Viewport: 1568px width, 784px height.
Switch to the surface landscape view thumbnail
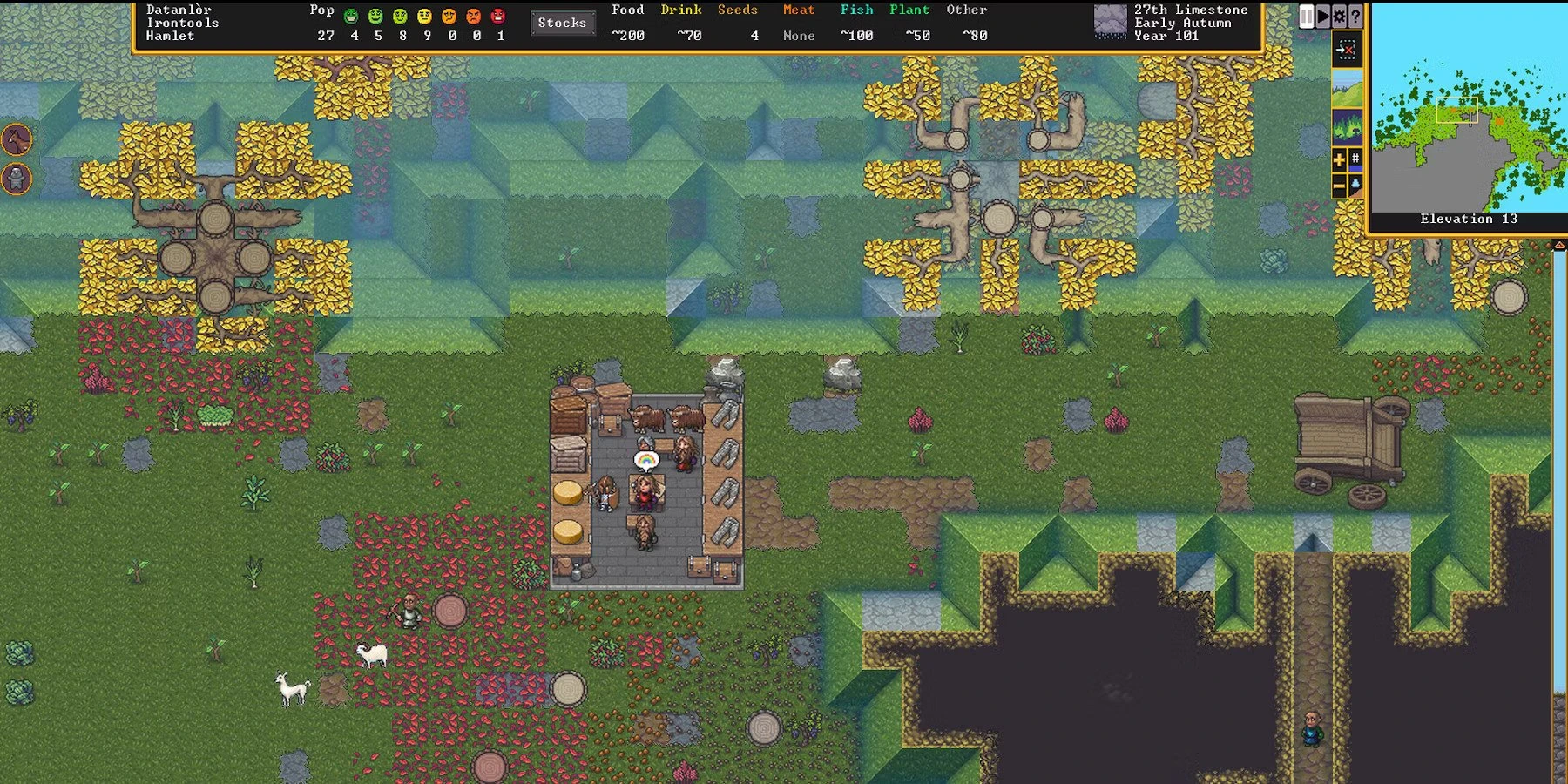[x=1347, y=88]
